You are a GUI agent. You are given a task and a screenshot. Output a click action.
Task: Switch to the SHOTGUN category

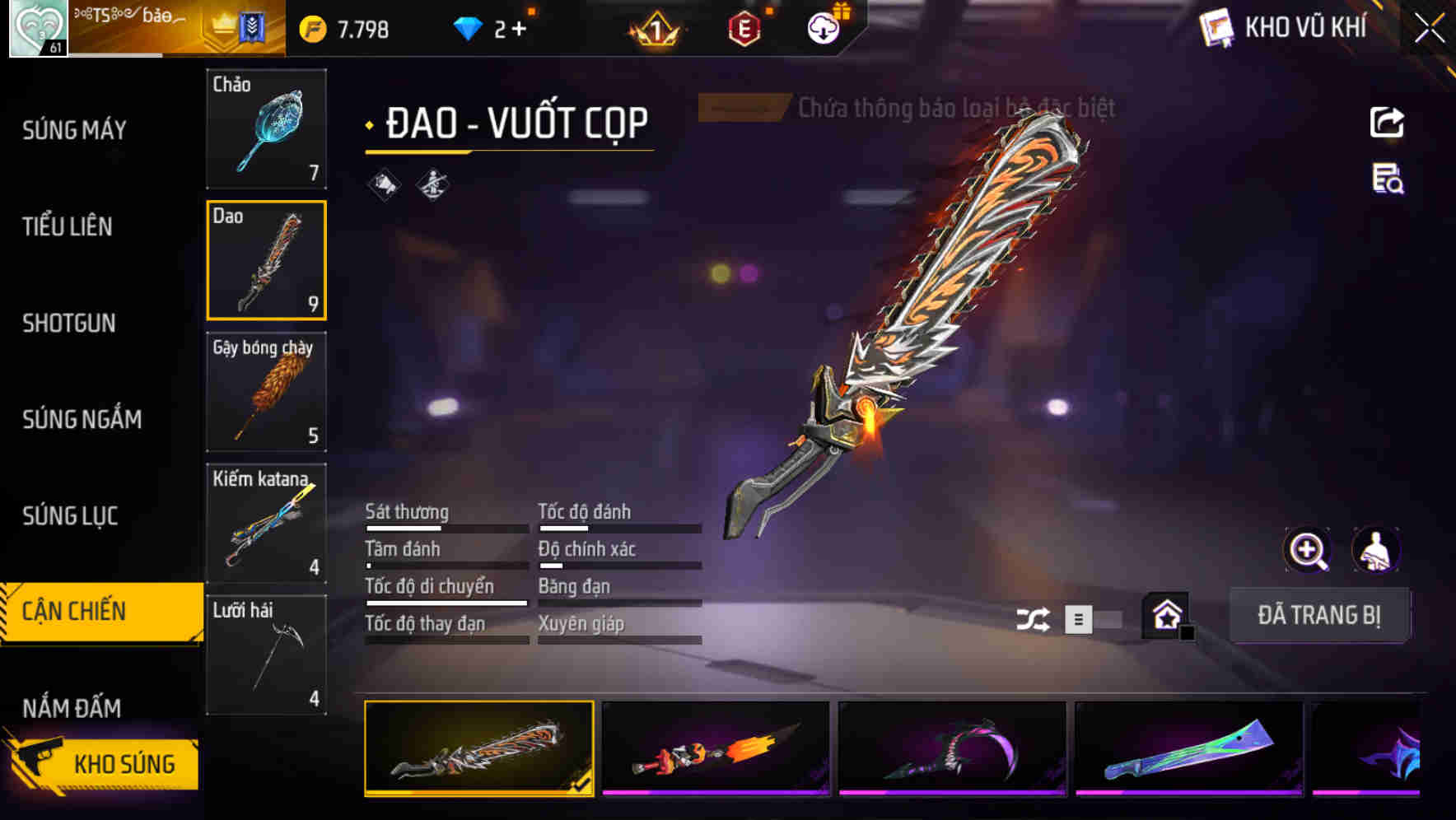click(69, 324)
